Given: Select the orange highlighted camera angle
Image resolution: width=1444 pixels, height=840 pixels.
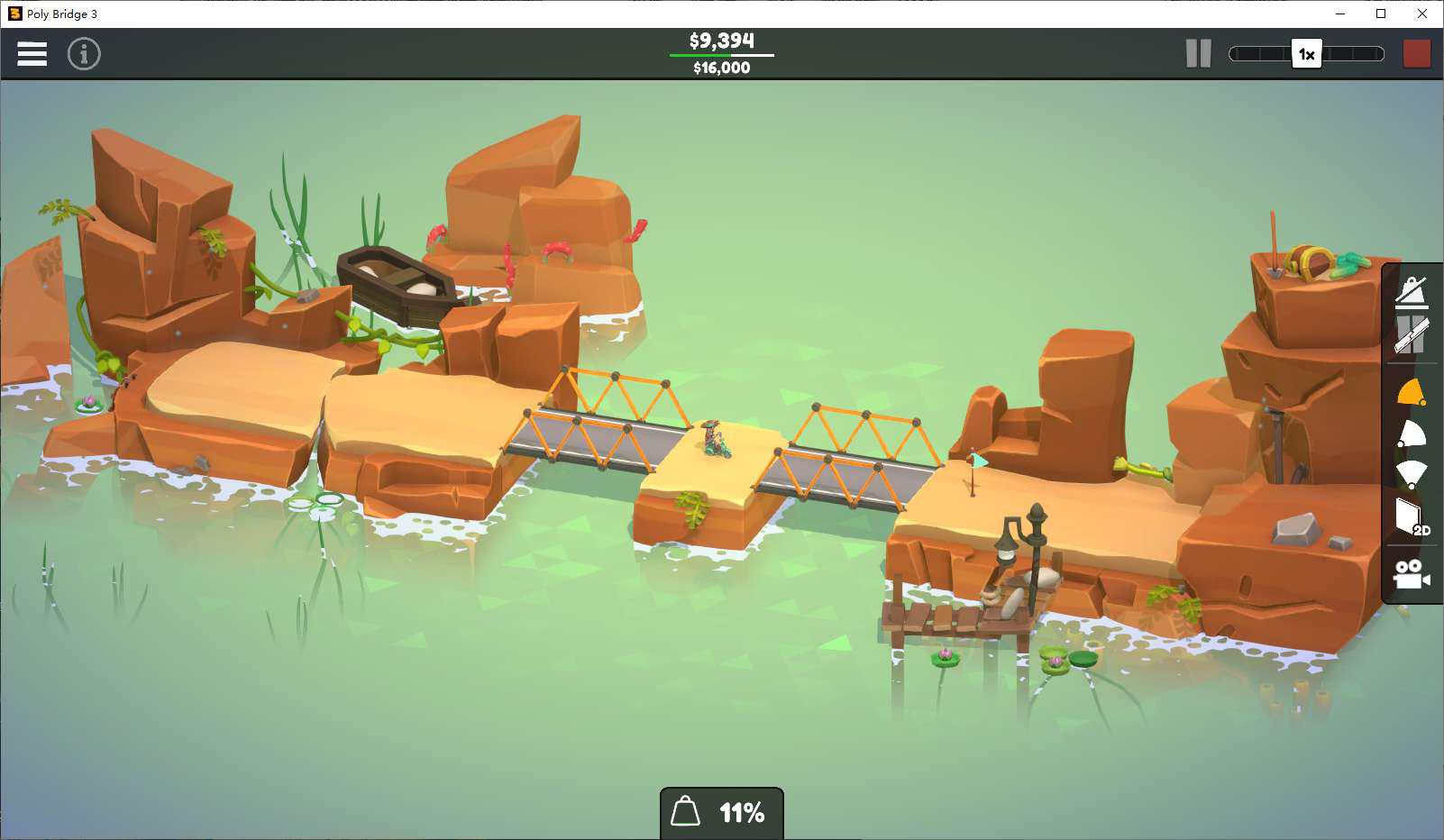Looking at the screenshot, I should (x=1412, y=393).
